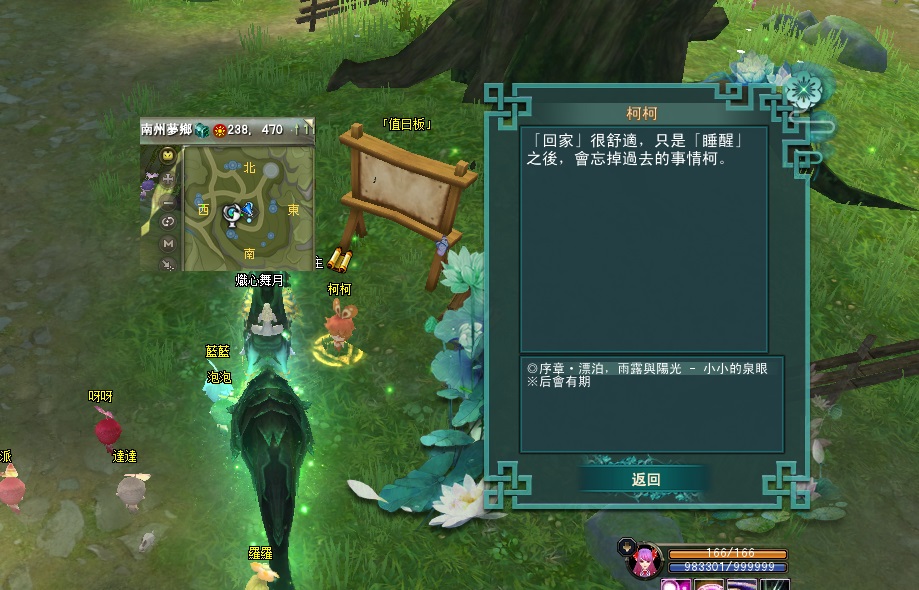919x590 pixels.
Task: Zoom out the minimap with the minus button
Action: (x=167, y=201)
